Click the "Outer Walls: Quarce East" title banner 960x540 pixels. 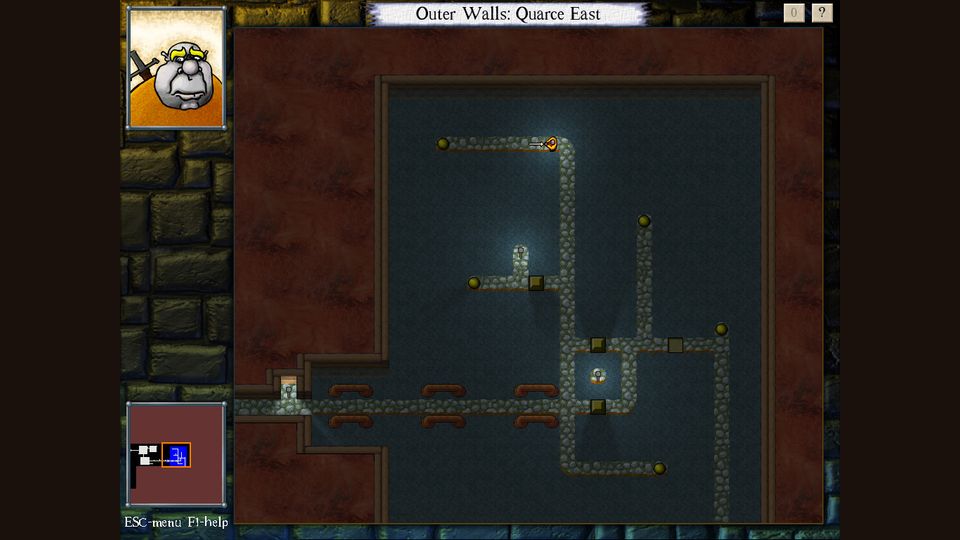pyautogui.click(x=508, y=14)
